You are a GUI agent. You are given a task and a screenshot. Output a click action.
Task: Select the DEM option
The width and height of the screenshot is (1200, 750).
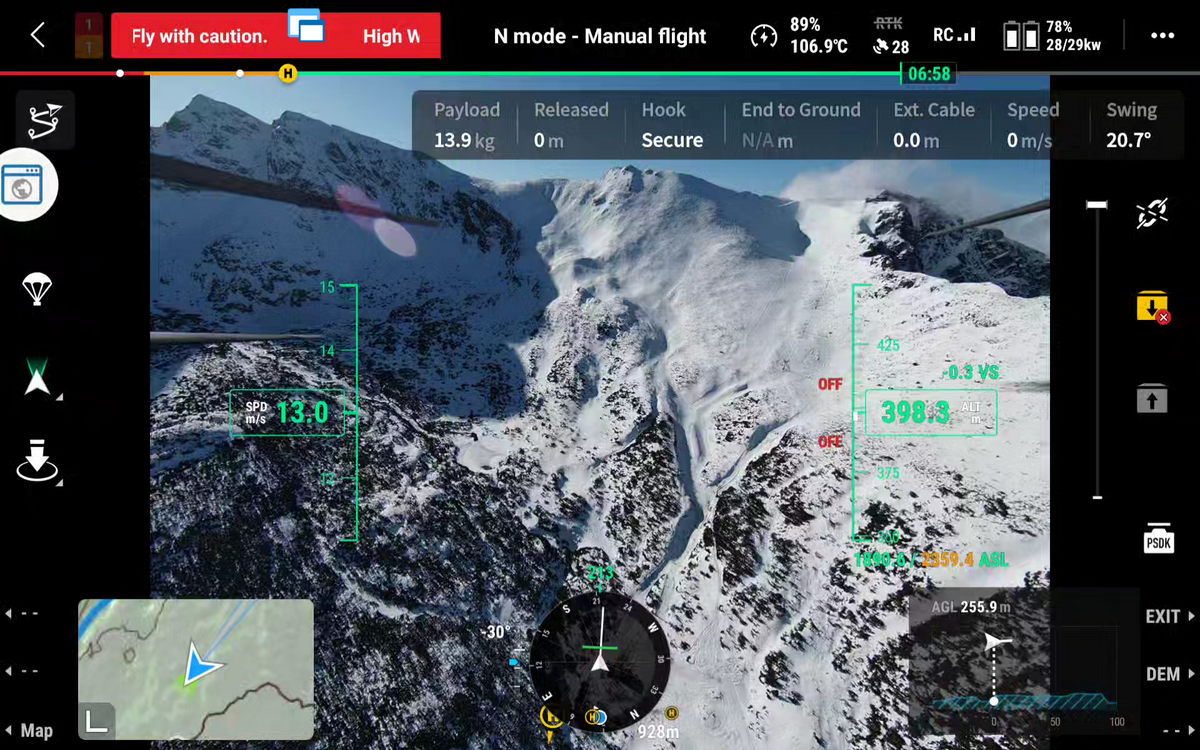[x=1166, y=675]
